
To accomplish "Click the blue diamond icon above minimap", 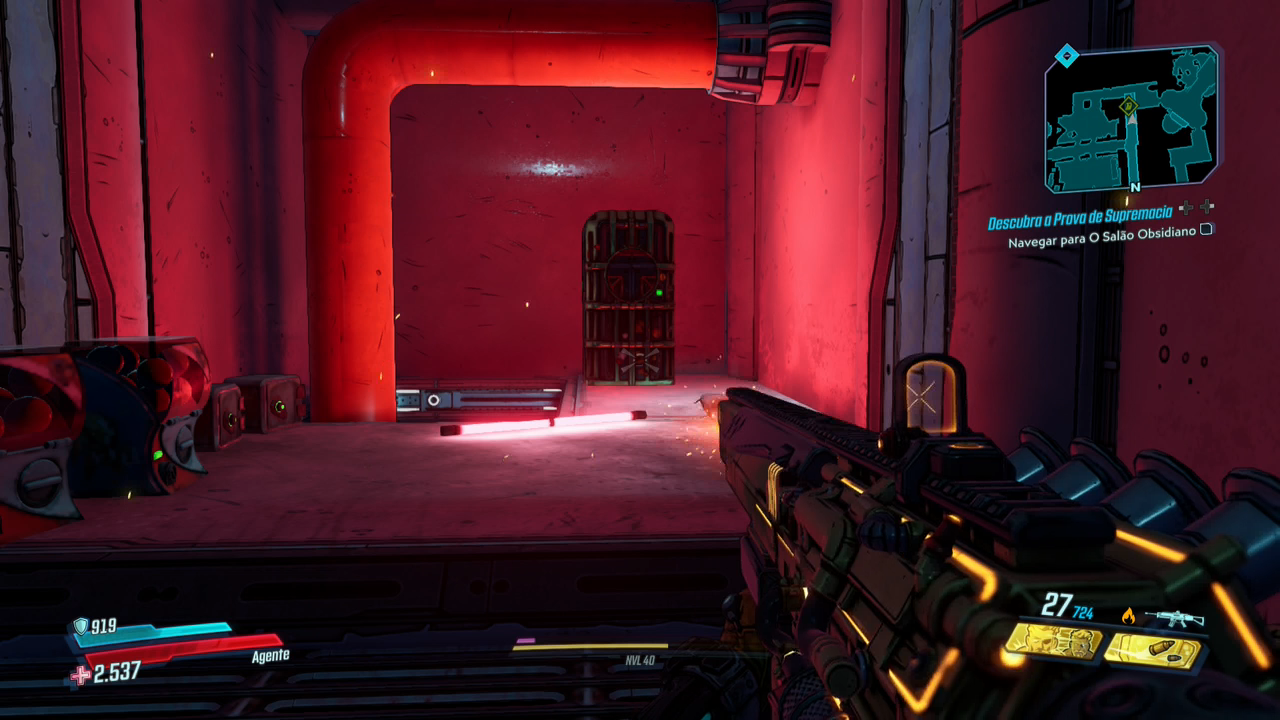I will (1067, 56).
